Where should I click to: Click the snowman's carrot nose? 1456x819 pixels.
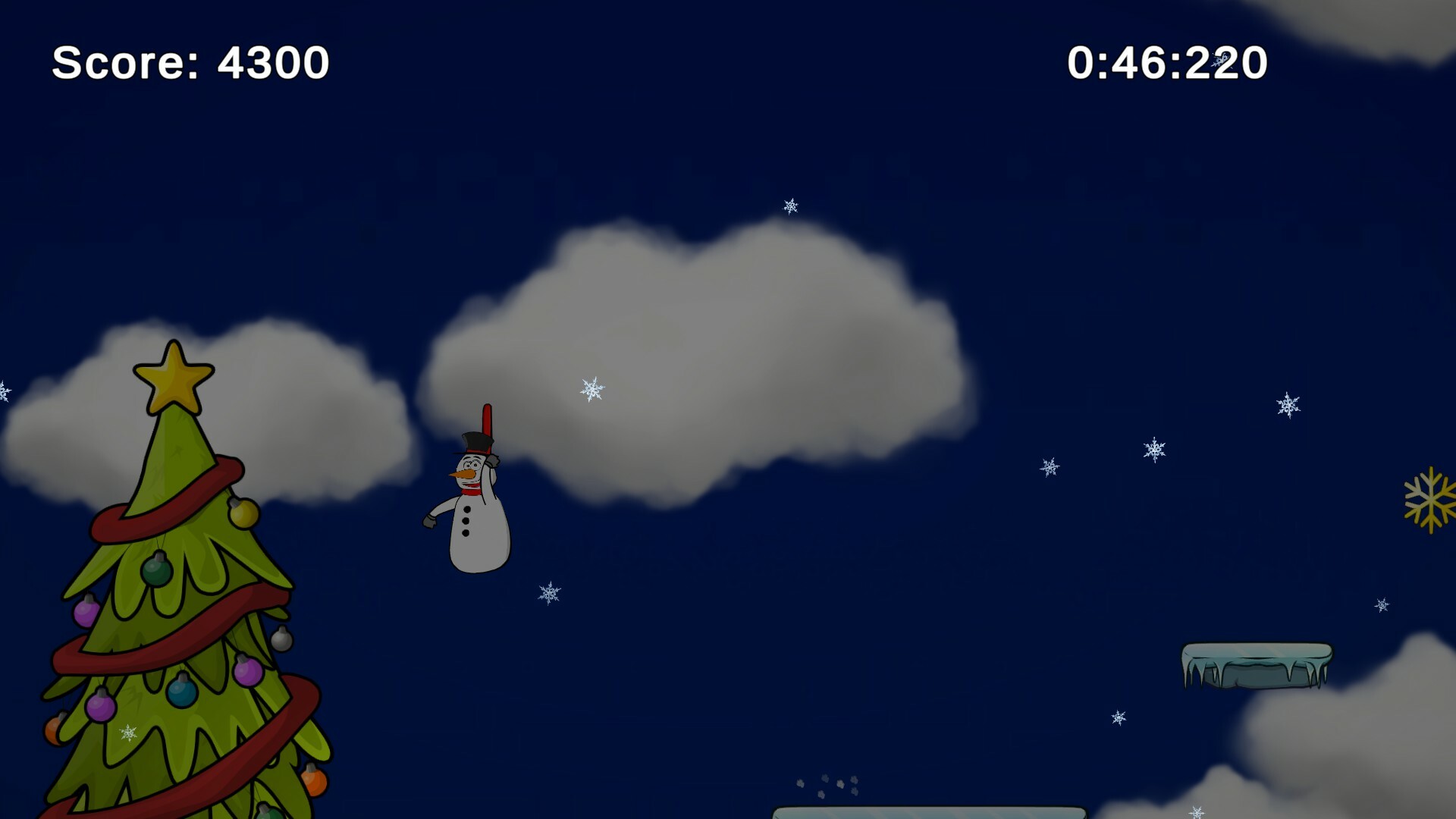point(463,474)
